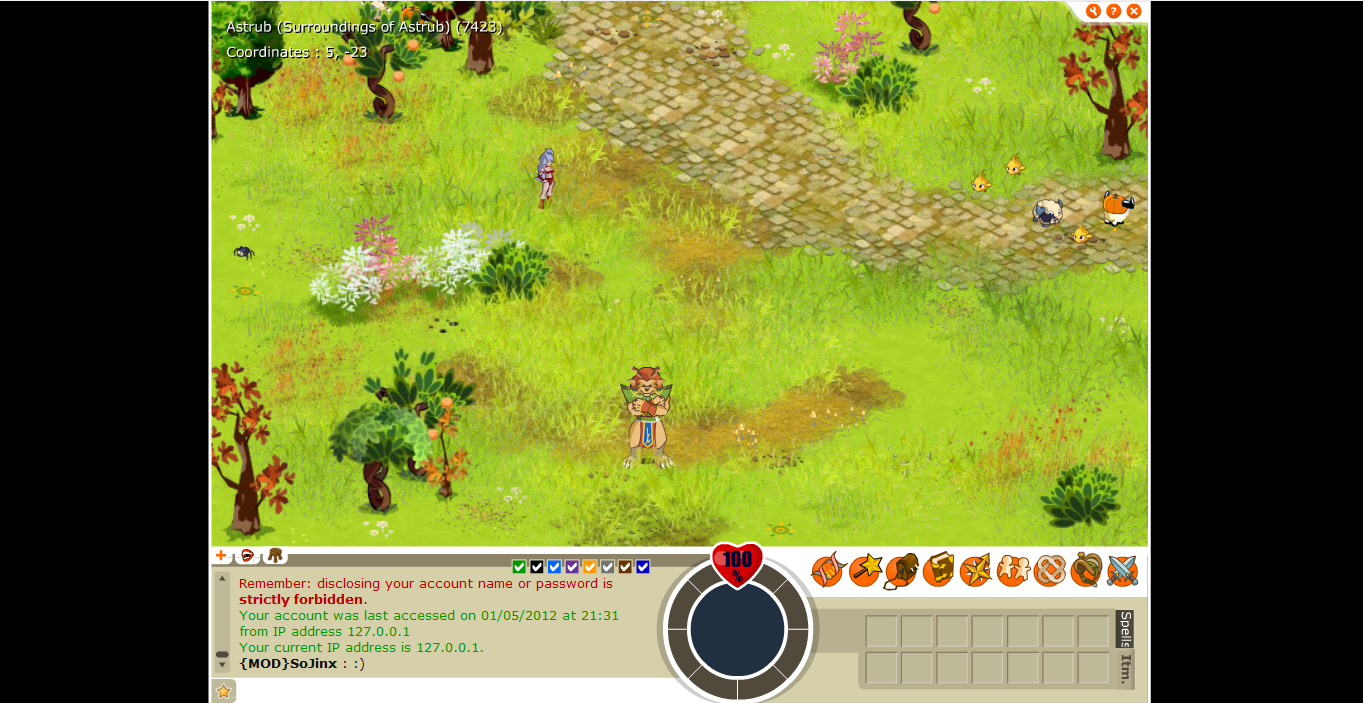Close the game with the X button
Screen dimensions: 1363x703
1134,11
